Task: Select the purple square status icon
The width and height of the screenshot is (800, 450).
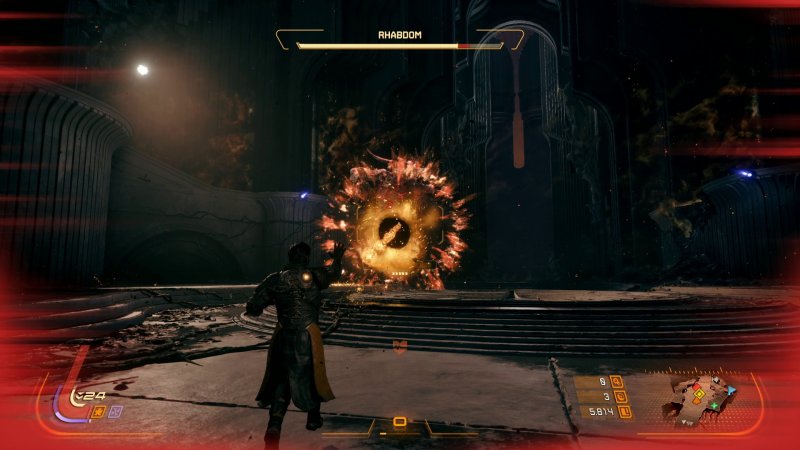Action: [115, 412]
